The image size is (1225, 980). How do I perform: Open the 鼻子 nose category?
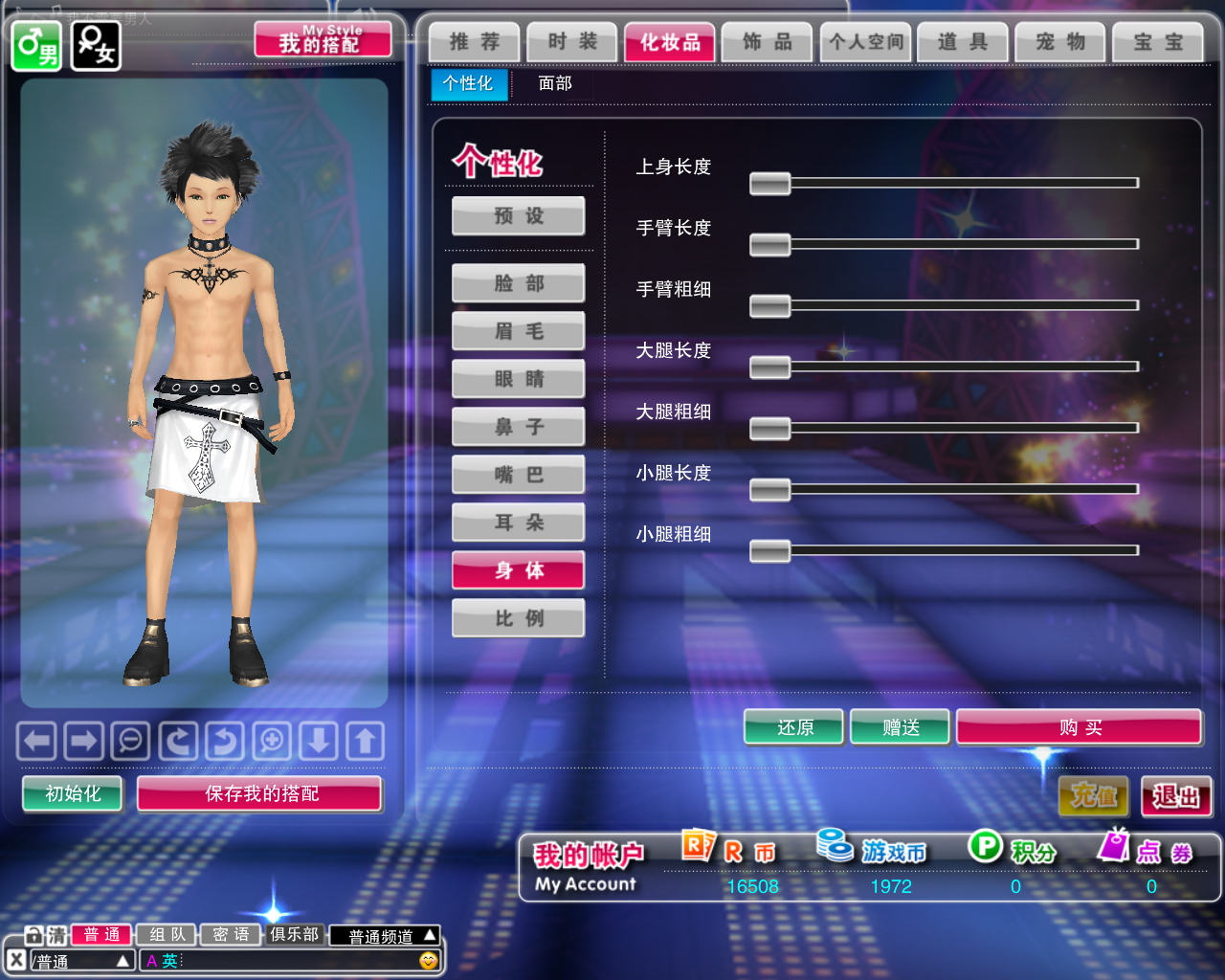pos(519,427)
